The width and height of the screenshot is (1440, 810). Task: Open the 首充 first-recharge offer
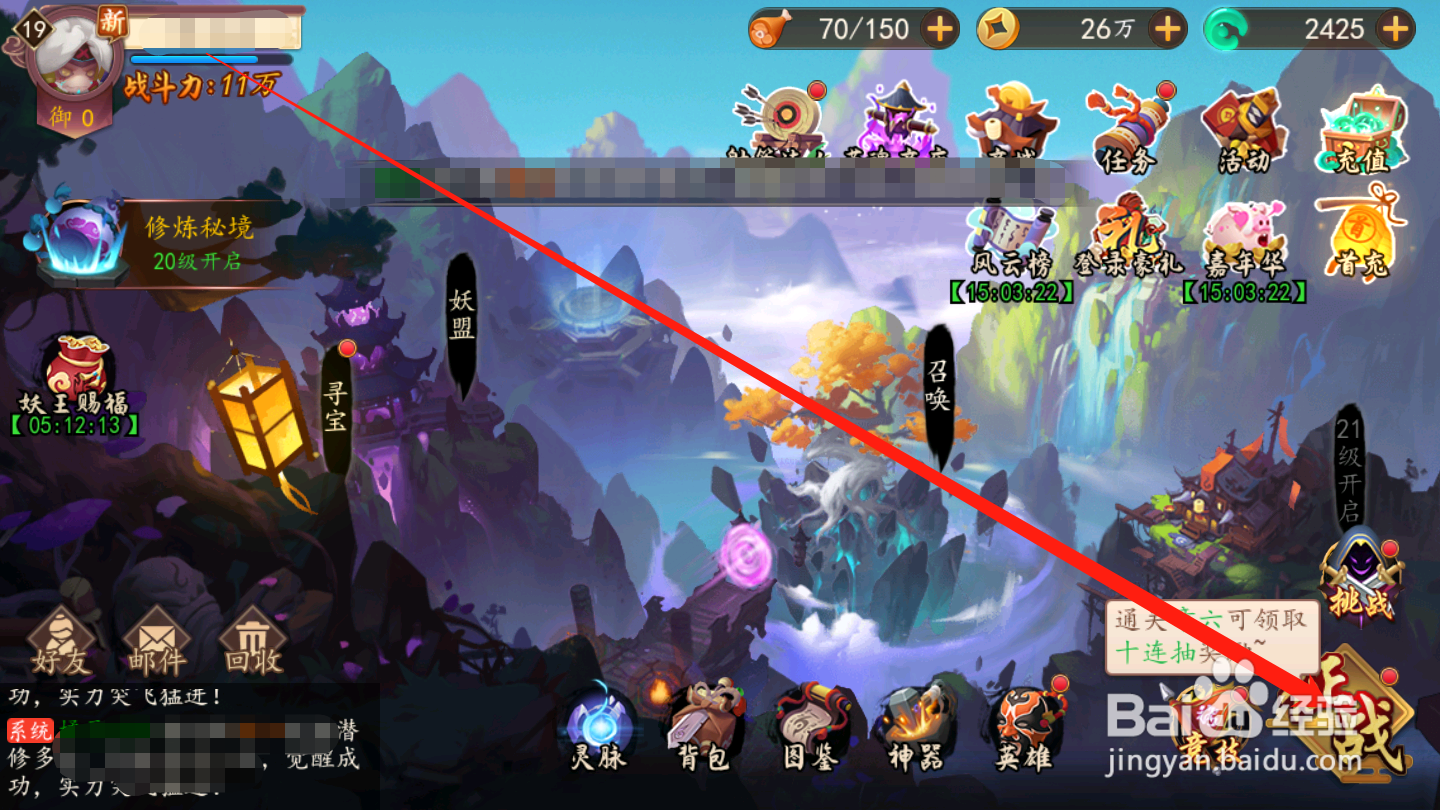[1362, 232]
